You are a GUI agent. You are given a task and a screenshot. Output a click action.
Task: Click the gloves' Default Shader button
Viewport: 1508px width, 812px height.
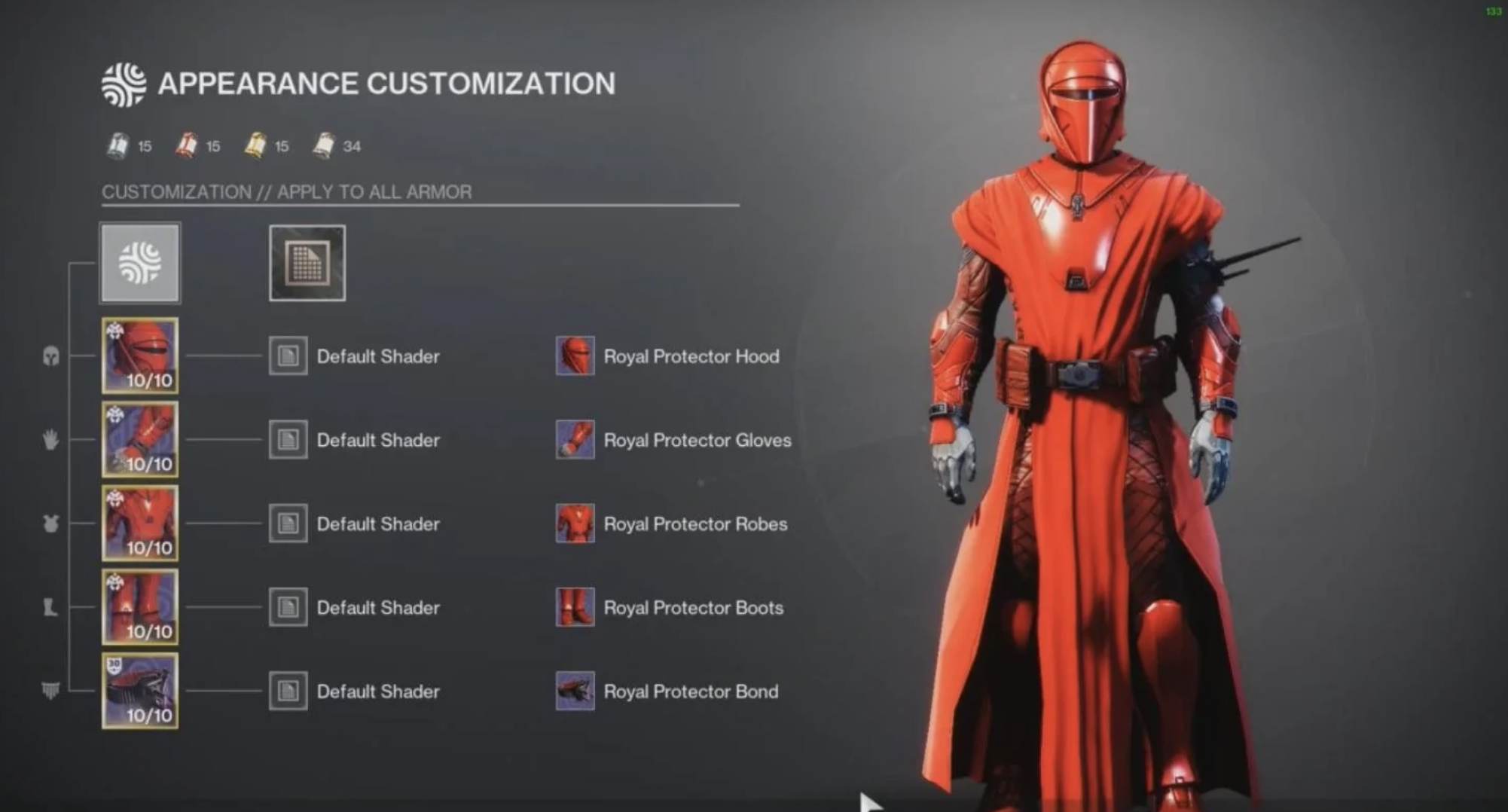tap(287, 440)
